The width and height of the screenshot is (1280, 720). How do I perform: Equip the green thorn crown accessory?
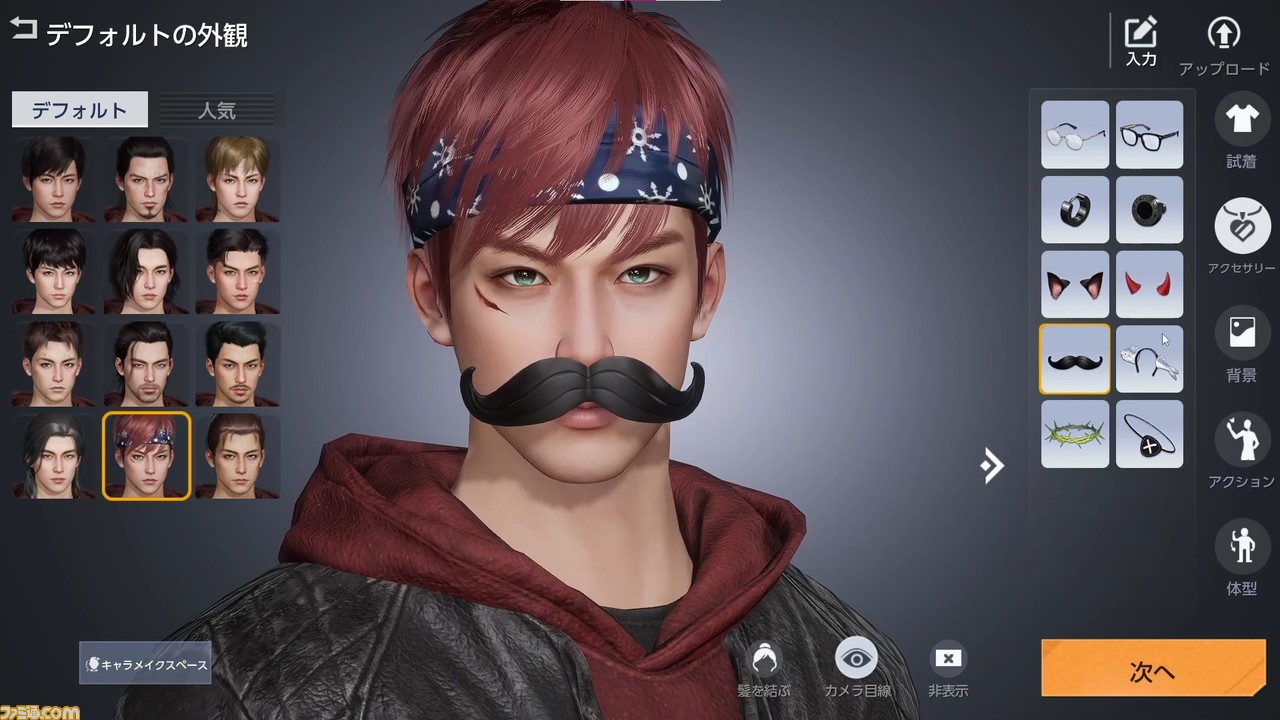(1075, 434)
